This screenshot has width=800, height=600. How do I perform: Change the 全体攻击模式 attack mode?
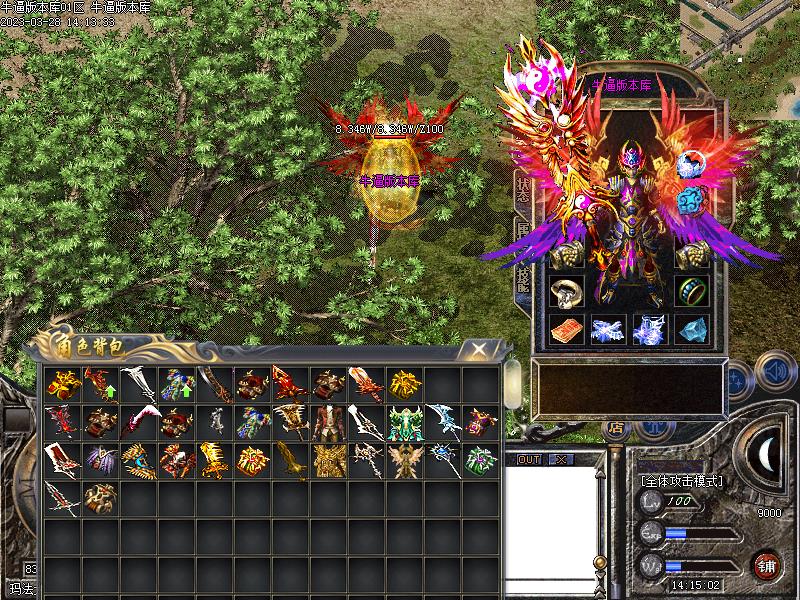click(683, 481)
